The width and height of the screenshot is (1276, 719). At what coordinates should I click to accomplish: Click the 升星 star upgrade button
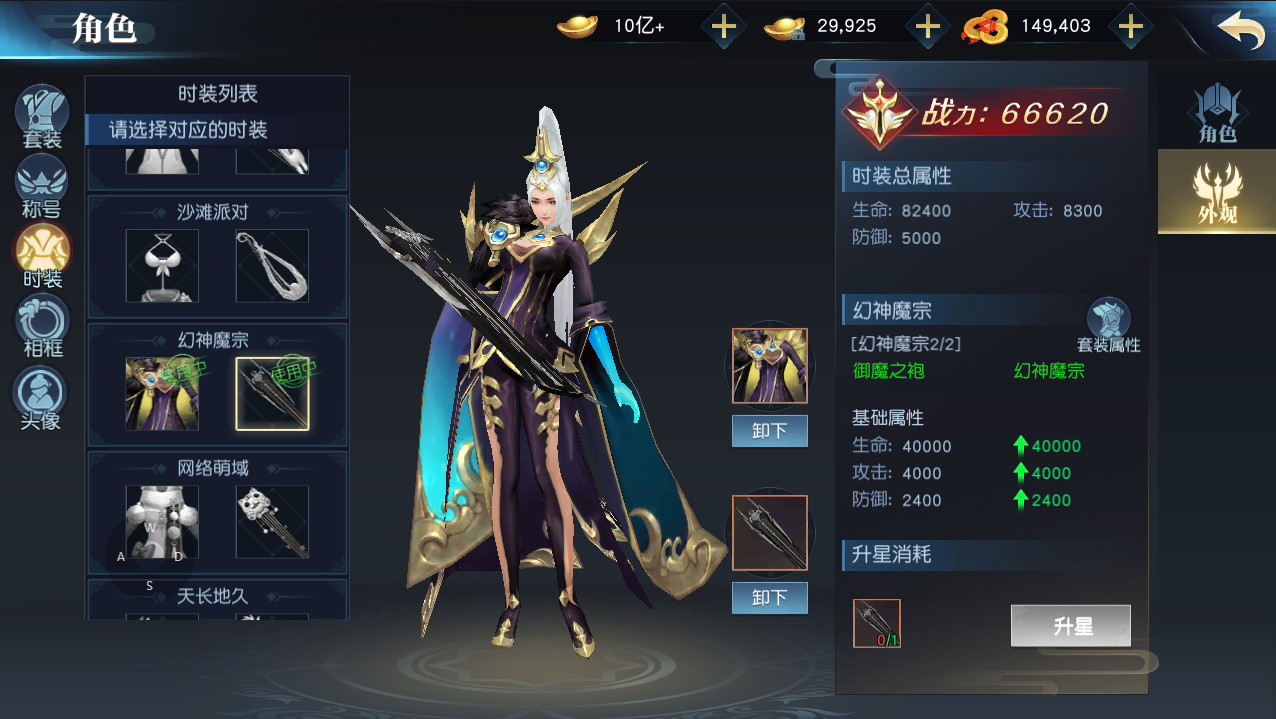(1070, 626)
